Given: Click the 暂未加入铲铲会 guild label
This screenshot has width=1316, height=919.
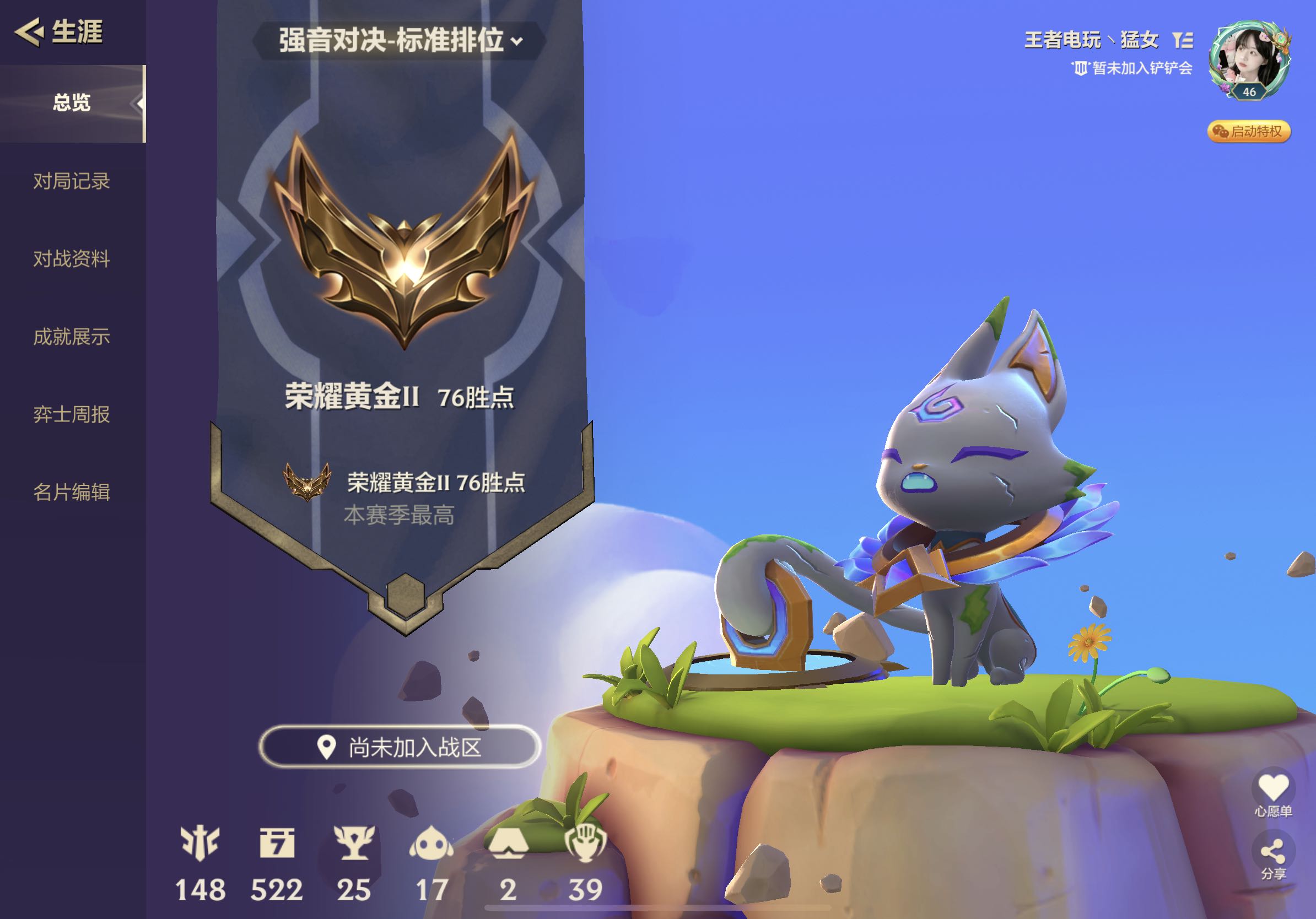Looking at the screenshot, I should [1132, 69].
